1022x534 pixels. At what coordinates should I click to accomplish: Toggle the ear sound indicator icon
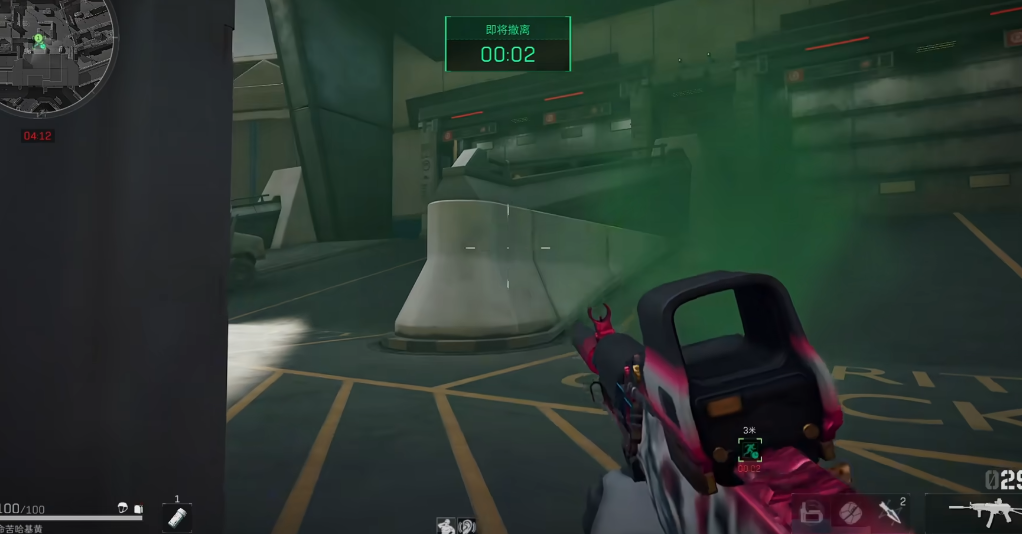pyautogui.click(x=465, y=525)
